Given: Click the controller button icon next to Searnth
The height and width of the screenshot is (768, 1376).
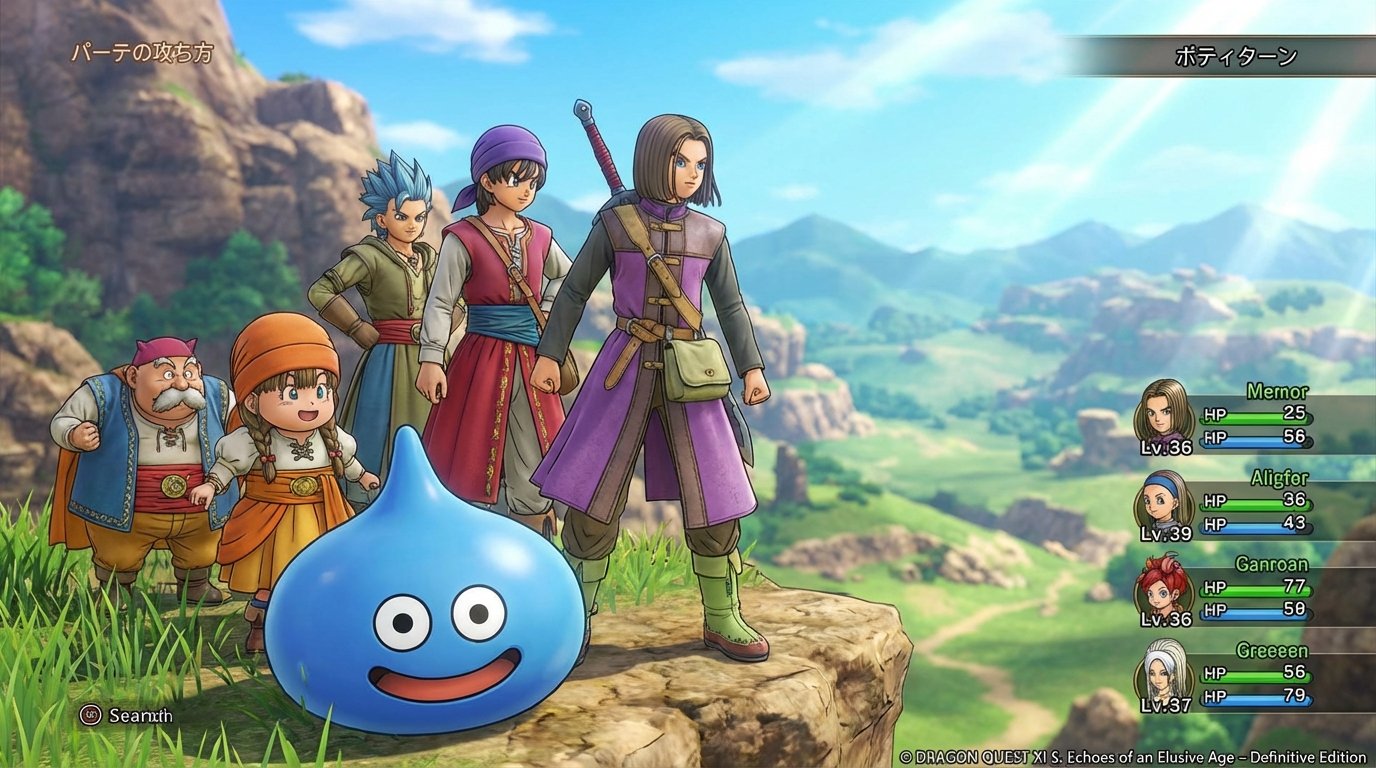Looking at the screenshot, I should pos(90,715).
